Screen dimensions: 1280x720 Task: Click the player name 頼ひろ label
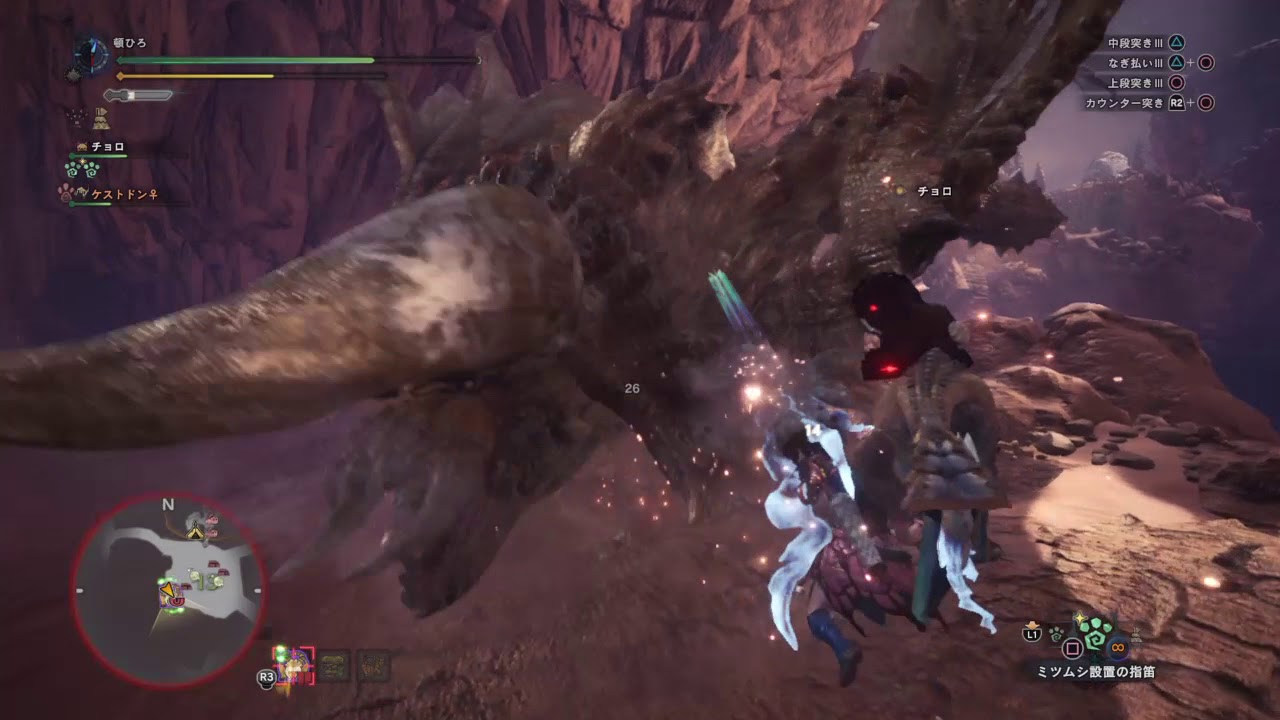(128, 41)
